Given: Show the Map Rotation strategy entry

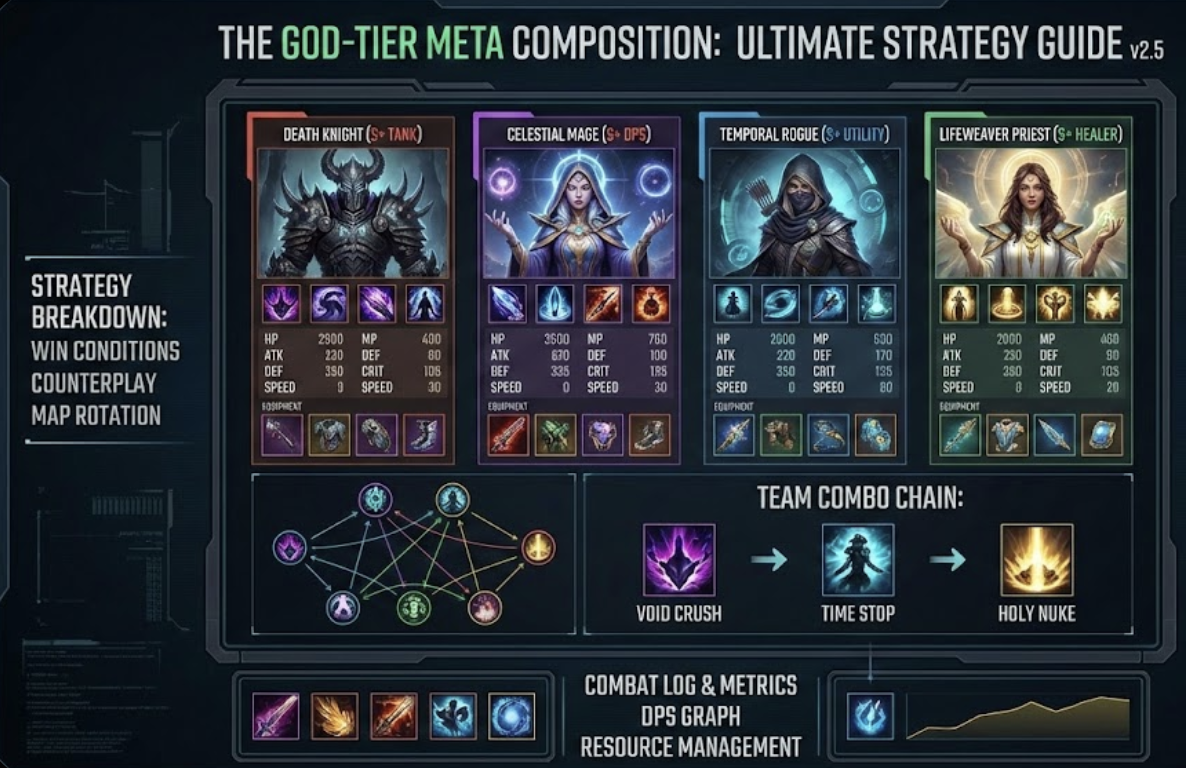Looking at the screenshot, I should click(x=96, y=414).
